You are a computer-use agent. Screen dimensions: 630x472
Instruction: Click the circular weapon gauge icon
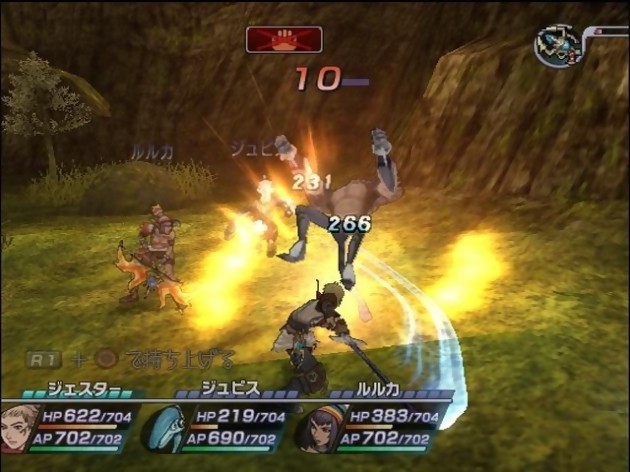(558, 46)
